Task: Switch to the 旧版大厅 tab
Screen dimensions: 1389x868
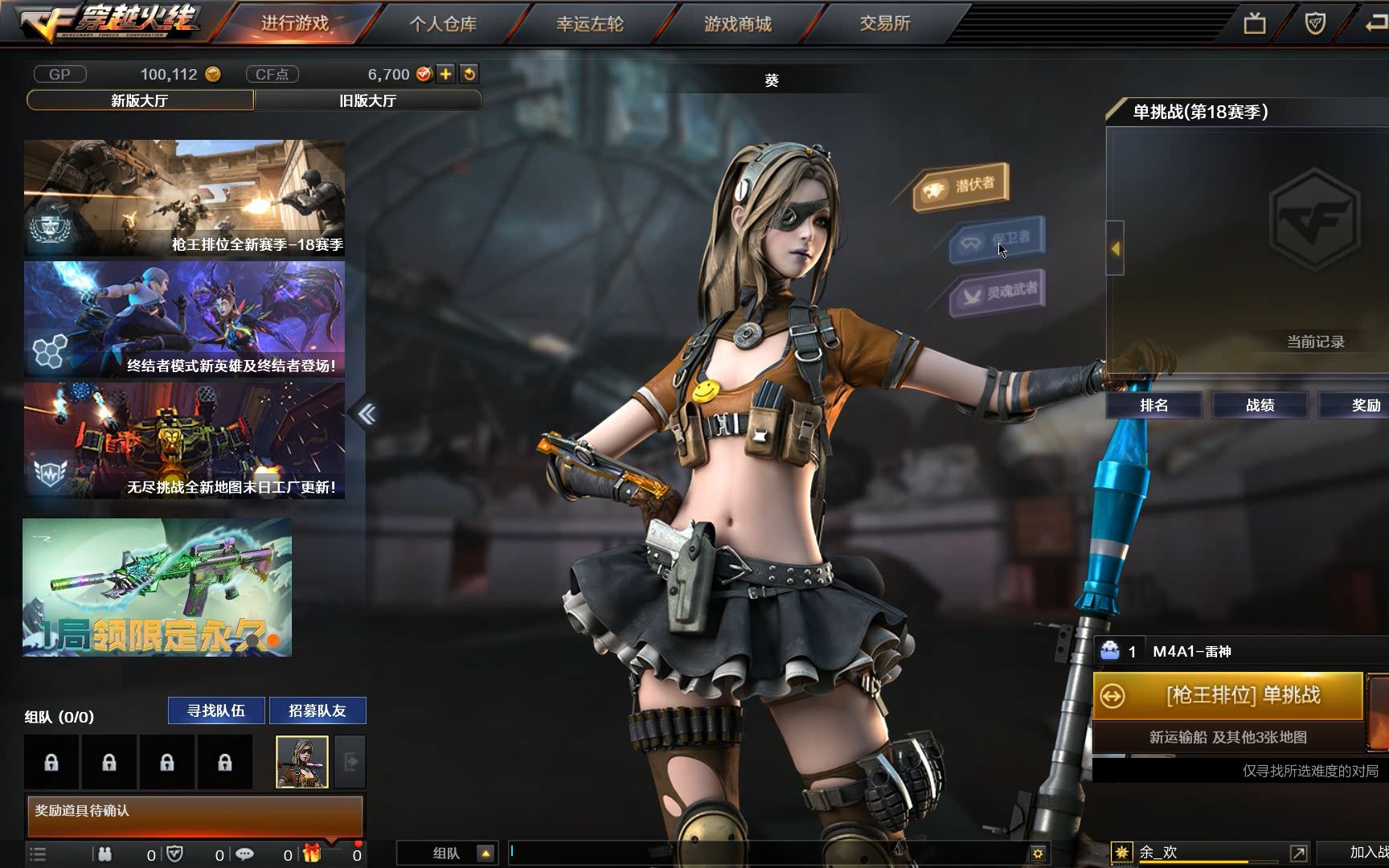Action: click(x=367, y=100)
